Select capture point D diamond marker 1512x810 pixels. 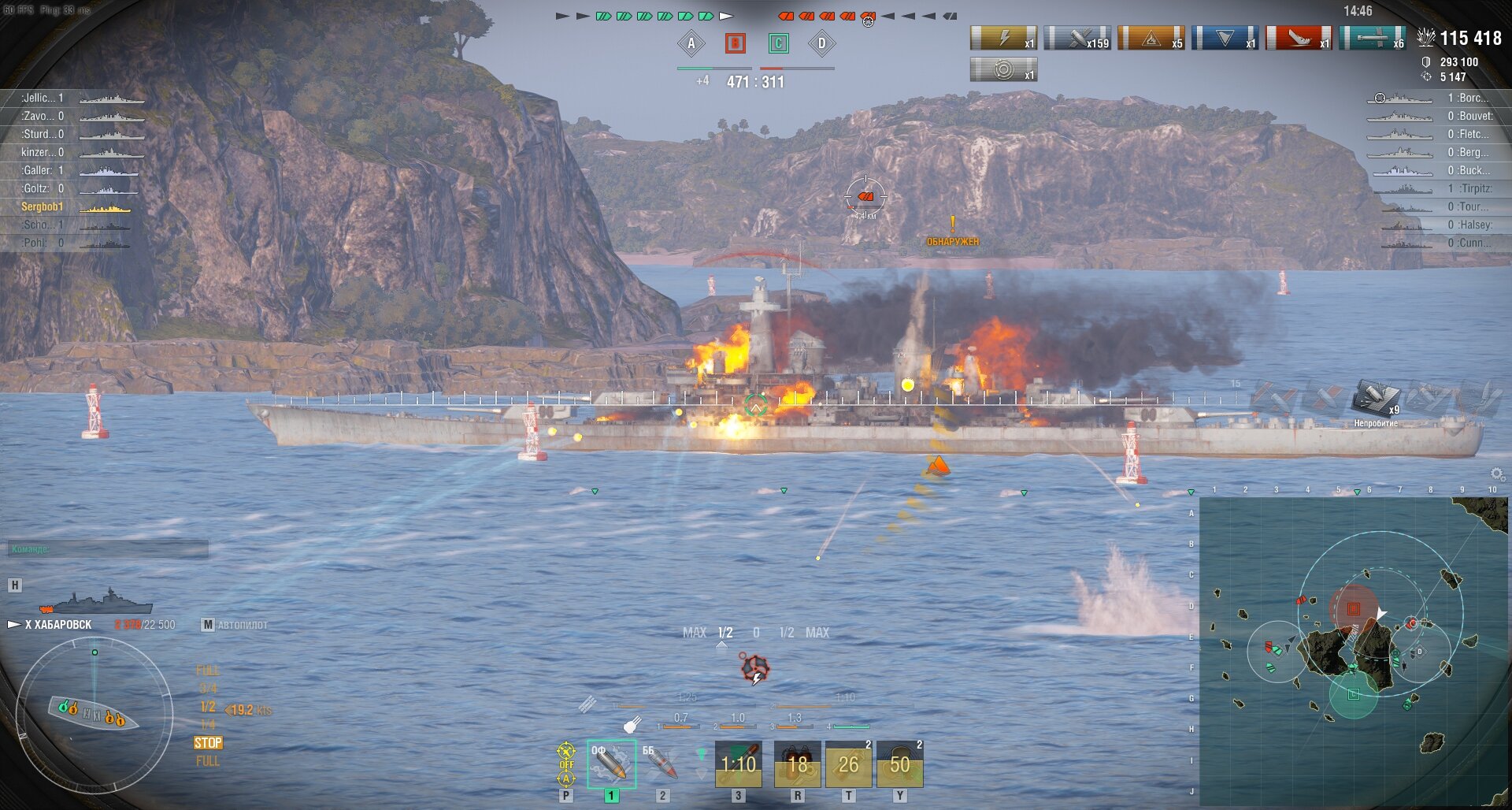(x=821, y=43)
